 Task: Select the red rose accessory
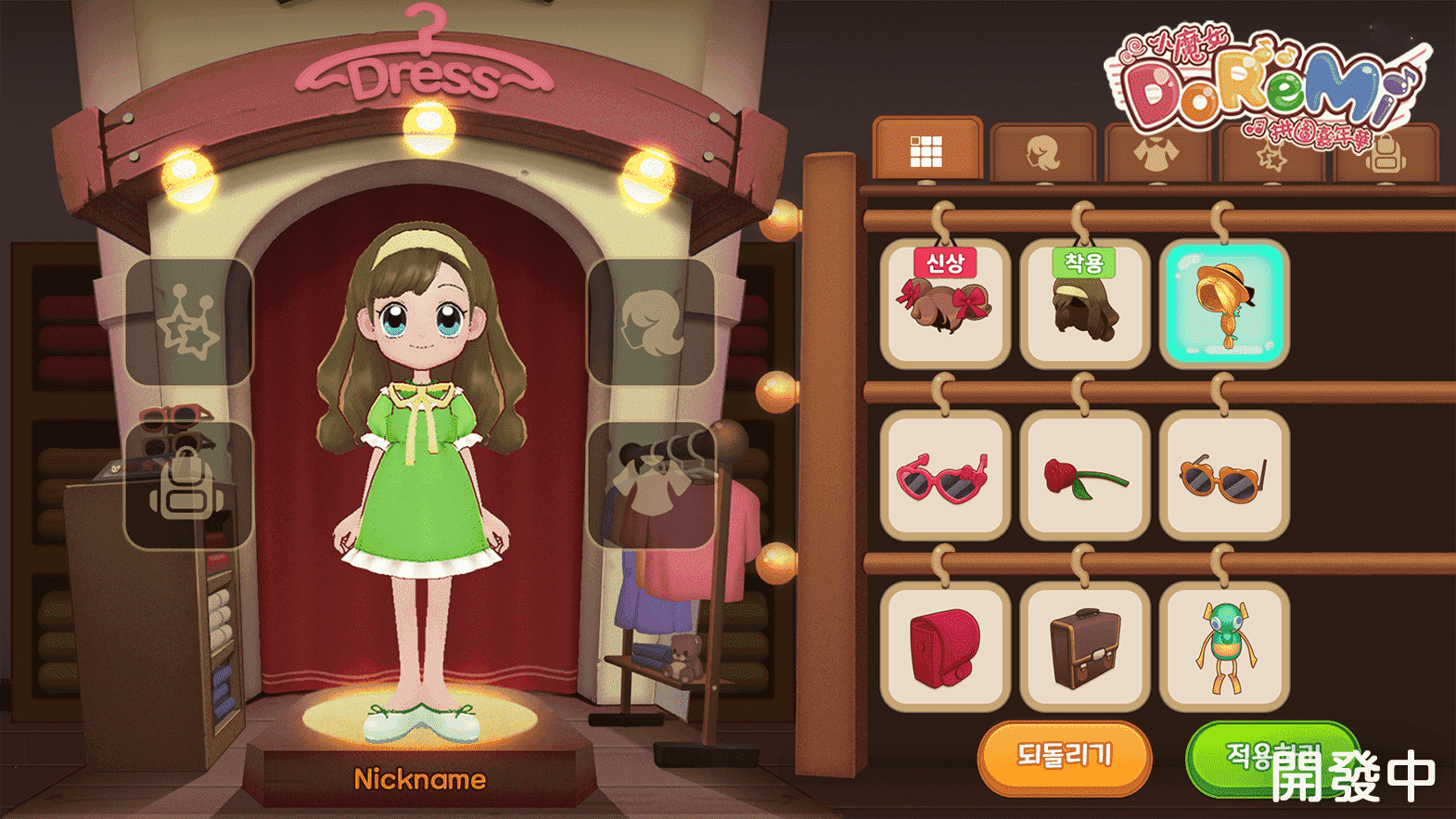[x=1084, y=476]
